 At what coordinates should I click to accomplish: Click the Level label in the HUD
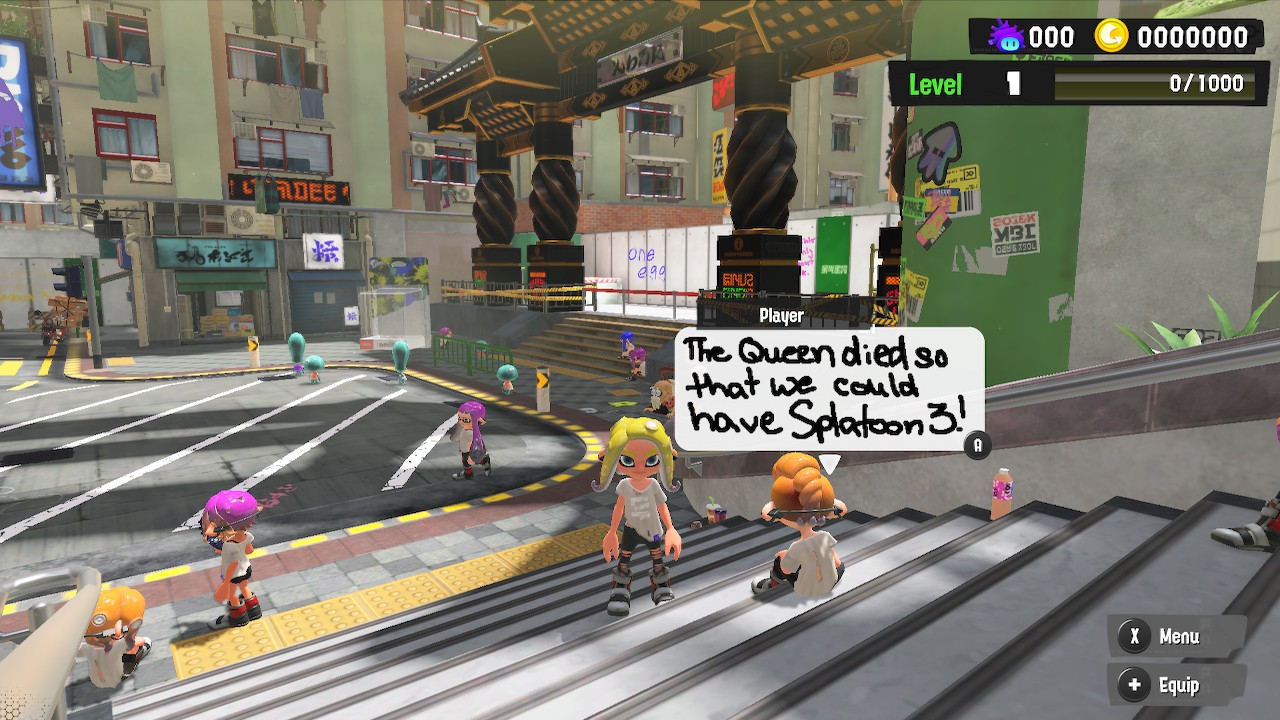point(934,83)
